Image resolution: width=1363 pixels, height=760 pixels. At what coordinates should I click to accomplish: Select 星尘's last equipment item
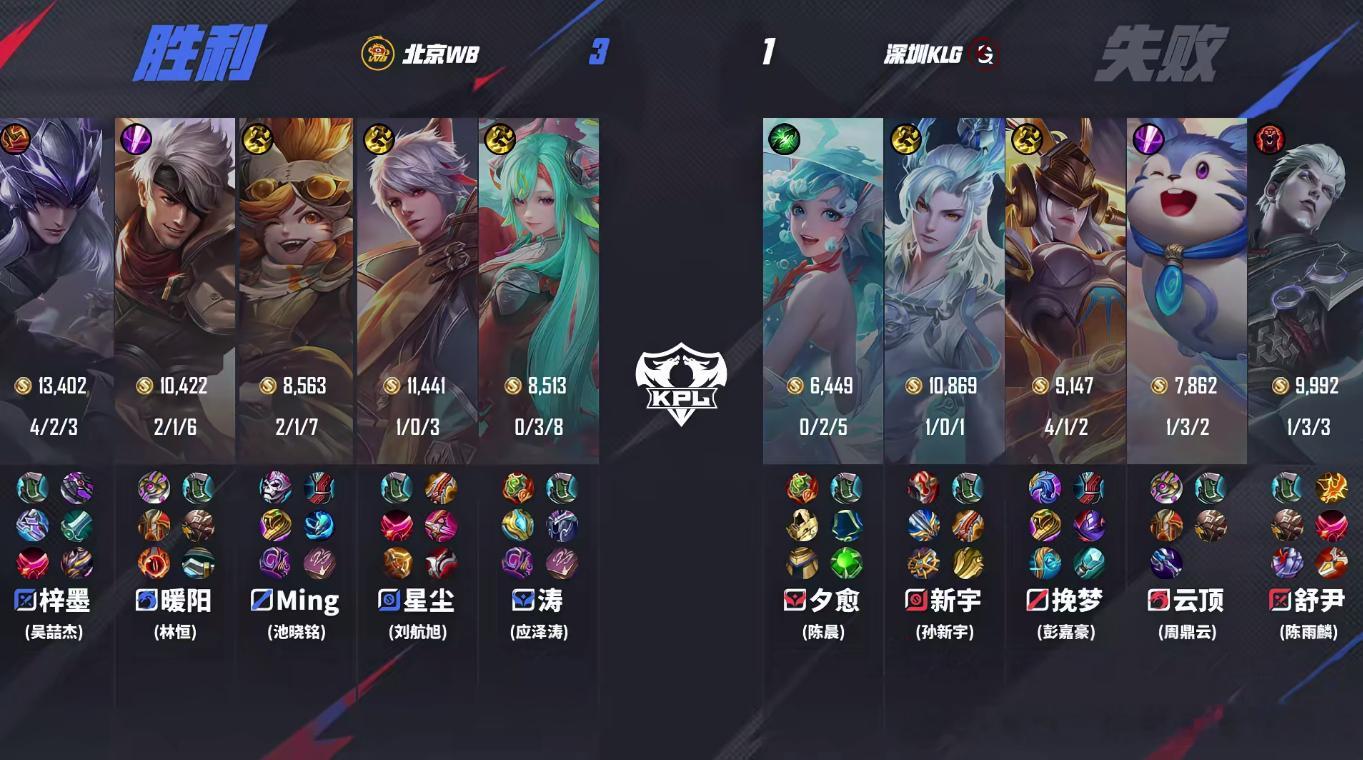point(441,562)
